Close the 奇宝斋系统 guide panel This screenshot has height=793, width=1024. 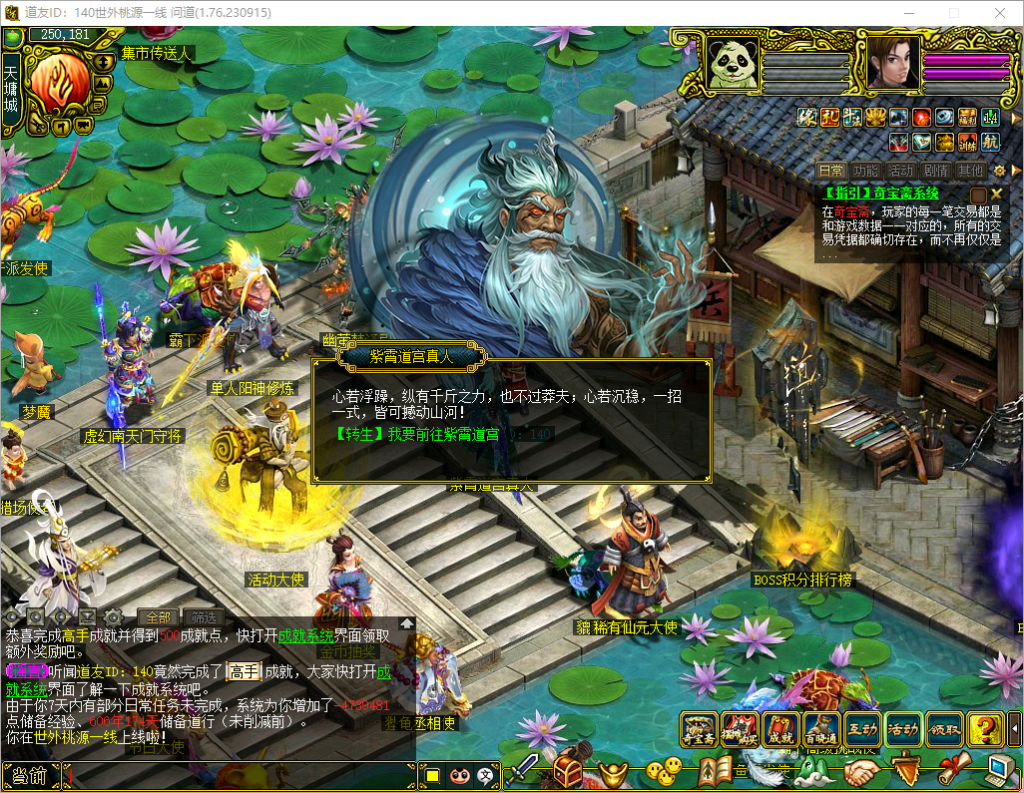click(997, 193)
